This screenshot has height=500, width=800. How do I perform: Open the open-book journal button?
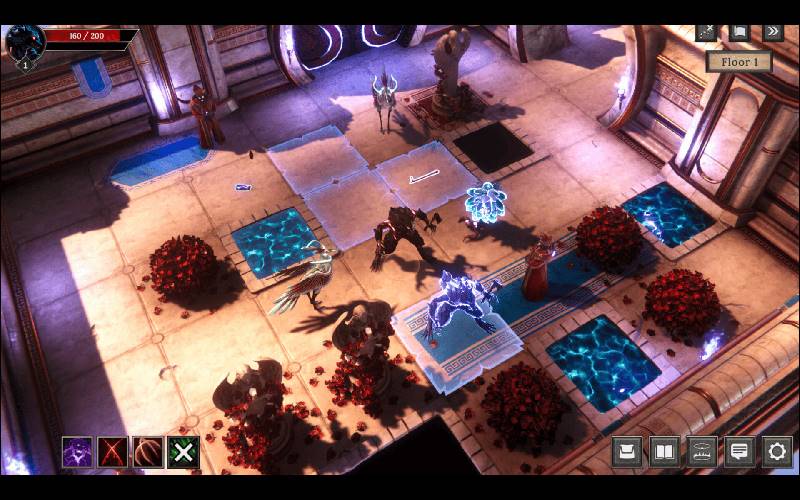[x=665, y=452]
